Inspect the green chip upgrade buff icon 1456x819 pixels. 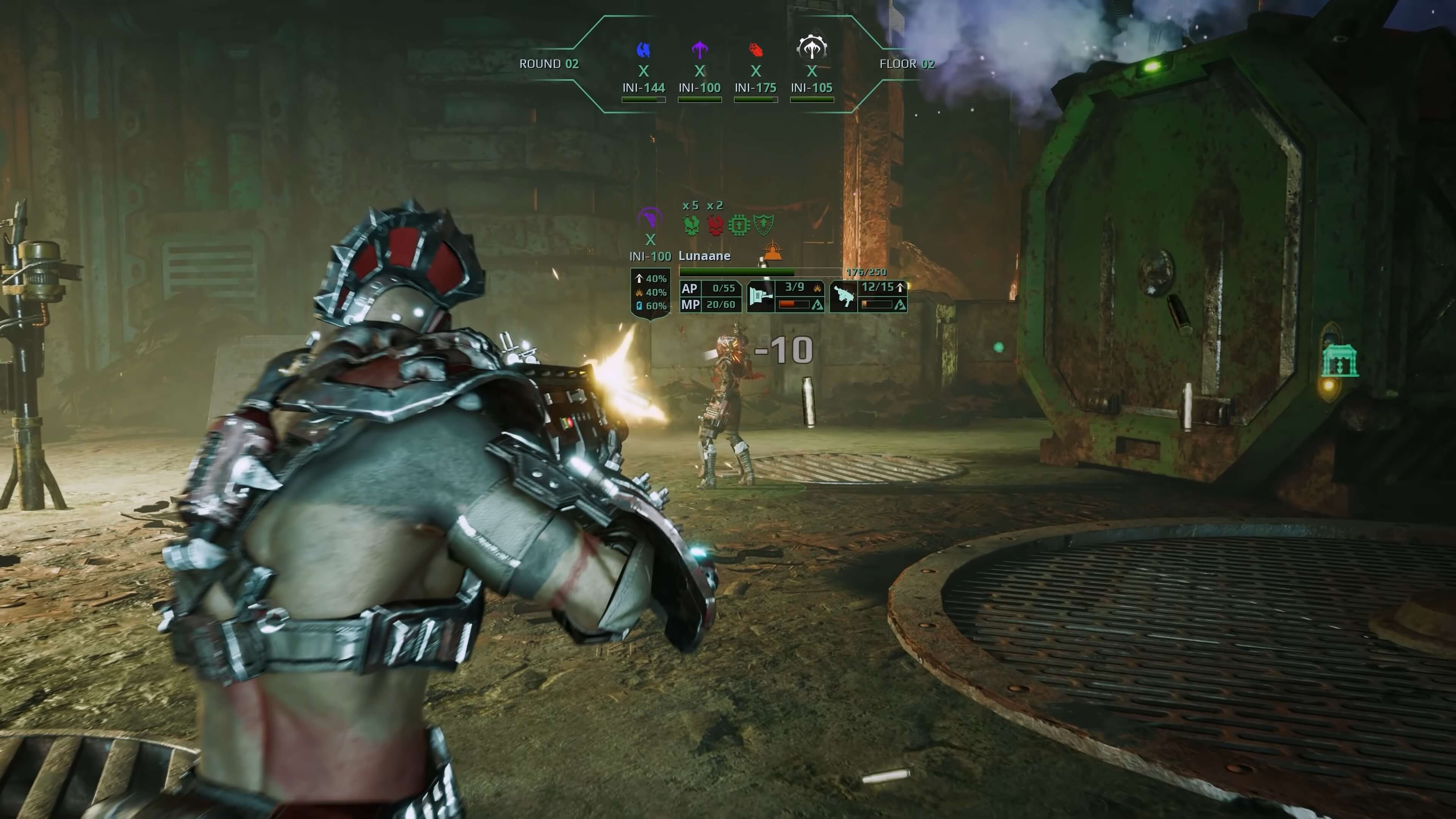coord(739,225)
